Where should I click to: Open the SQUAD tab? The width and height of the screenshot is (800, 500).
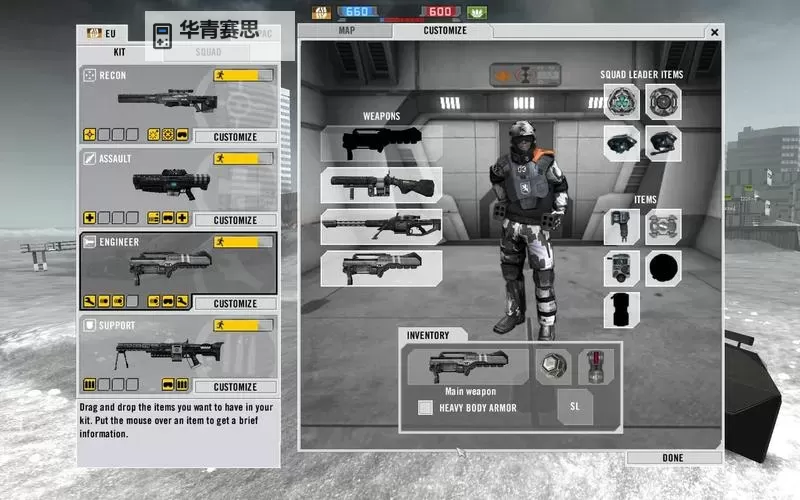pyautogui.click(x=208, y=51)
